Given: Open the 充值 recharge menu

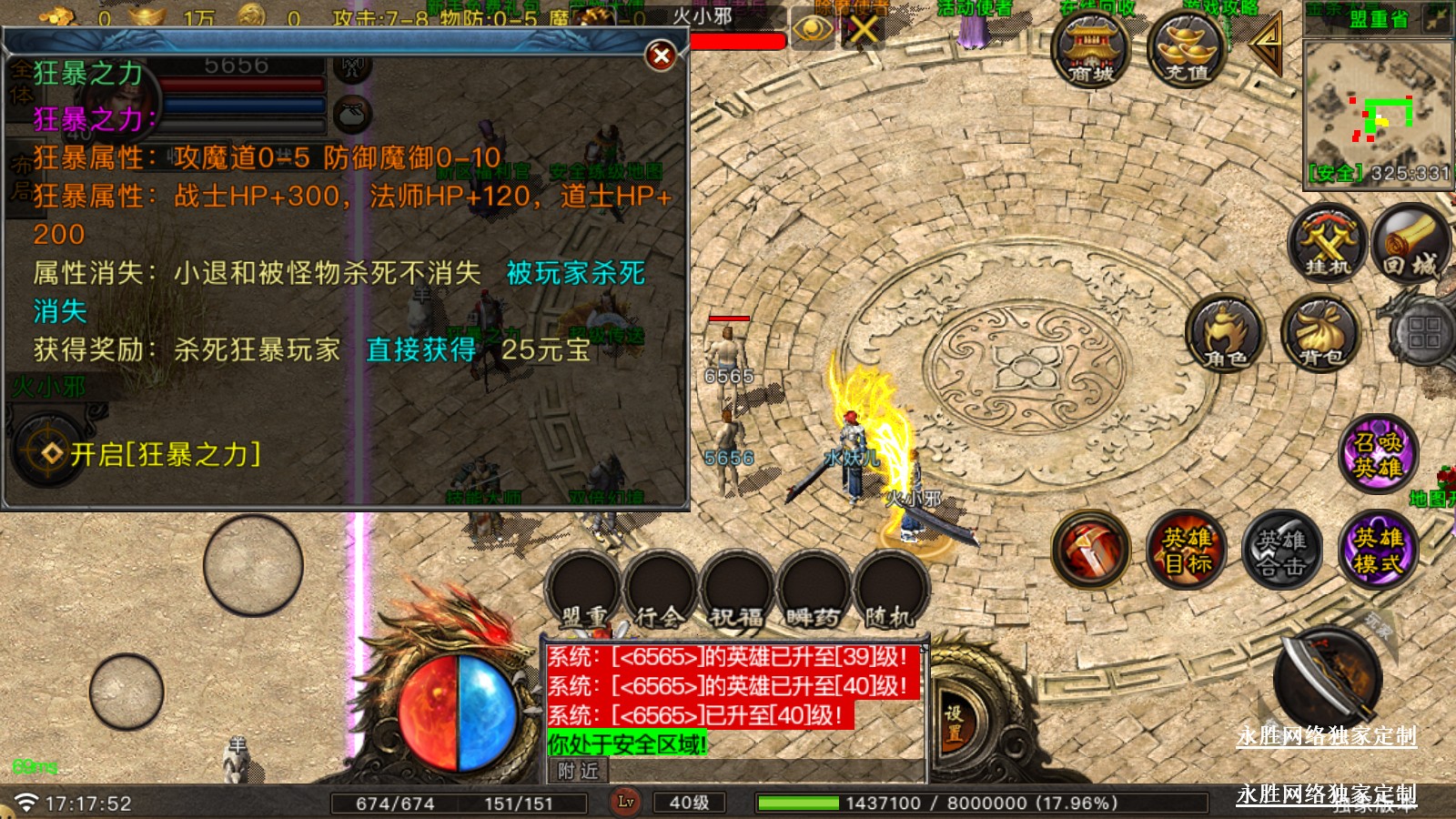Looking at the screenshot, I should tap(1187, 50).
